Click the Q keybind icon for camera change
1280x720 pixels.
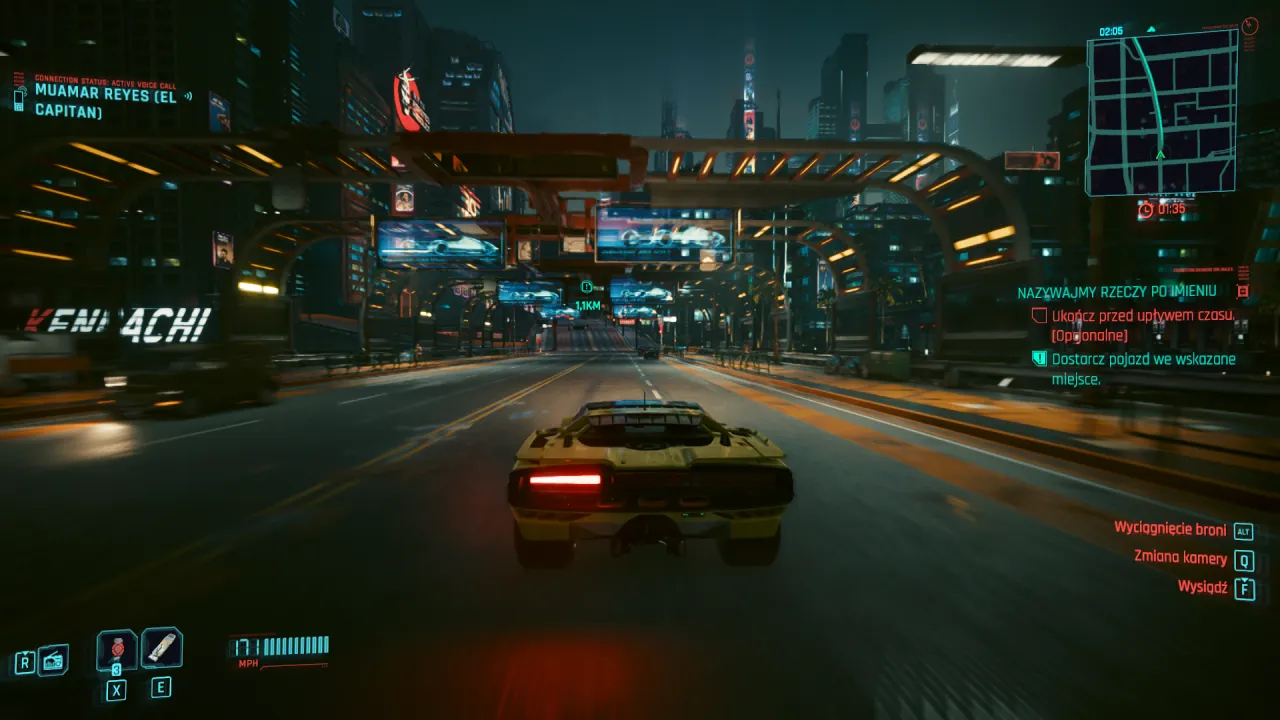[x=1244, y=559]
